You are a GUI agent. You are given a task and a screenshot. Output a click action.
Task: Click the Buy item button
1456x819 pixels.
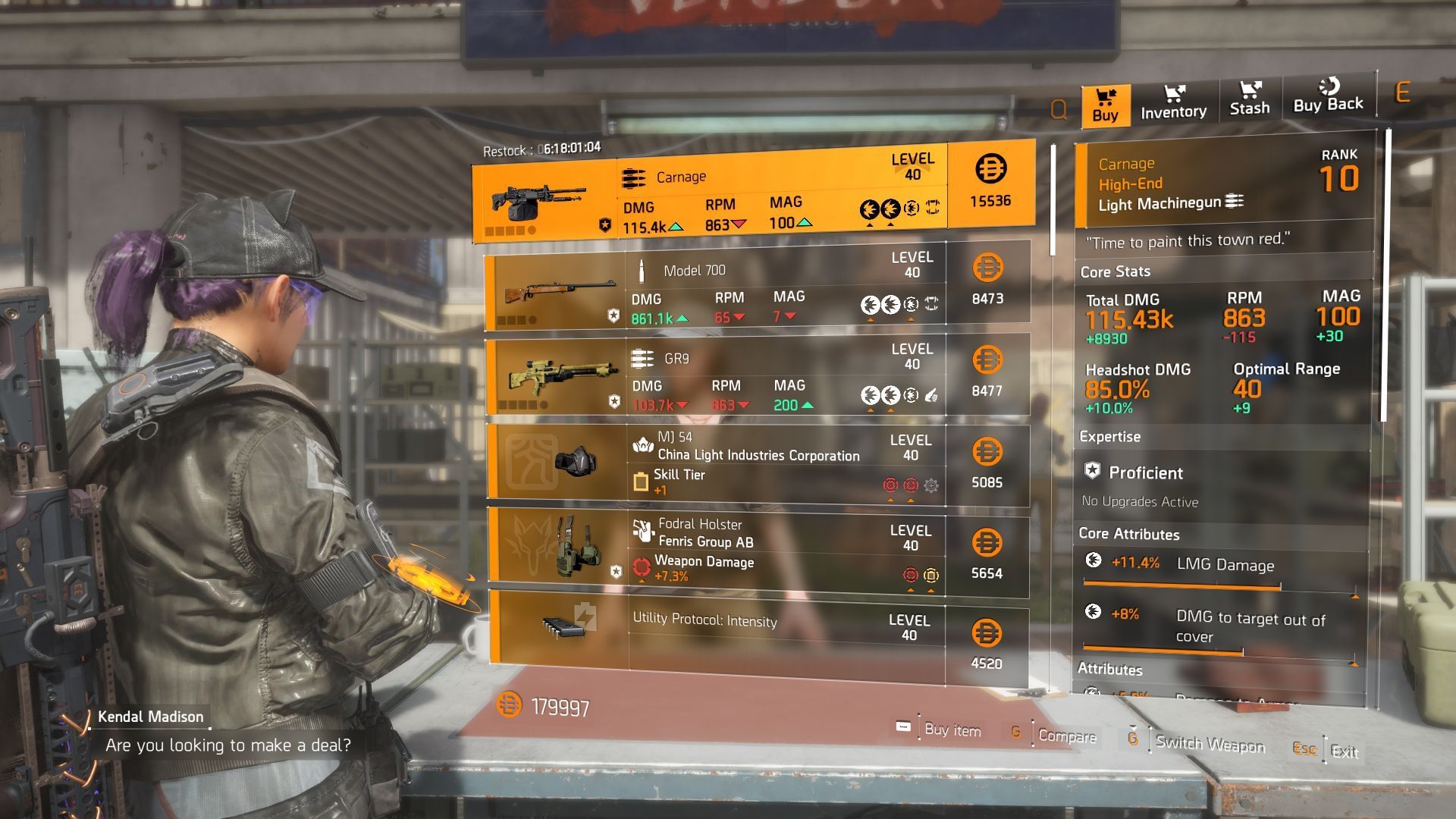click(x=952, y=730)
